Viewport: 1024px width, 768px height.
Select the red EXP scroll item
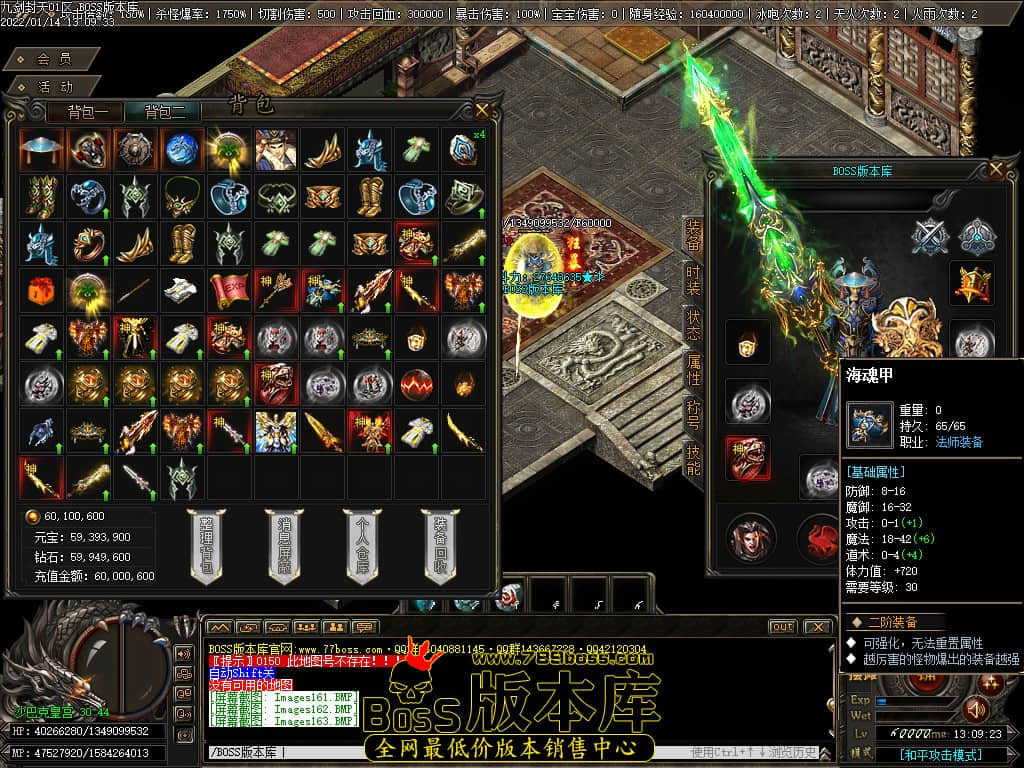point(229,289)
